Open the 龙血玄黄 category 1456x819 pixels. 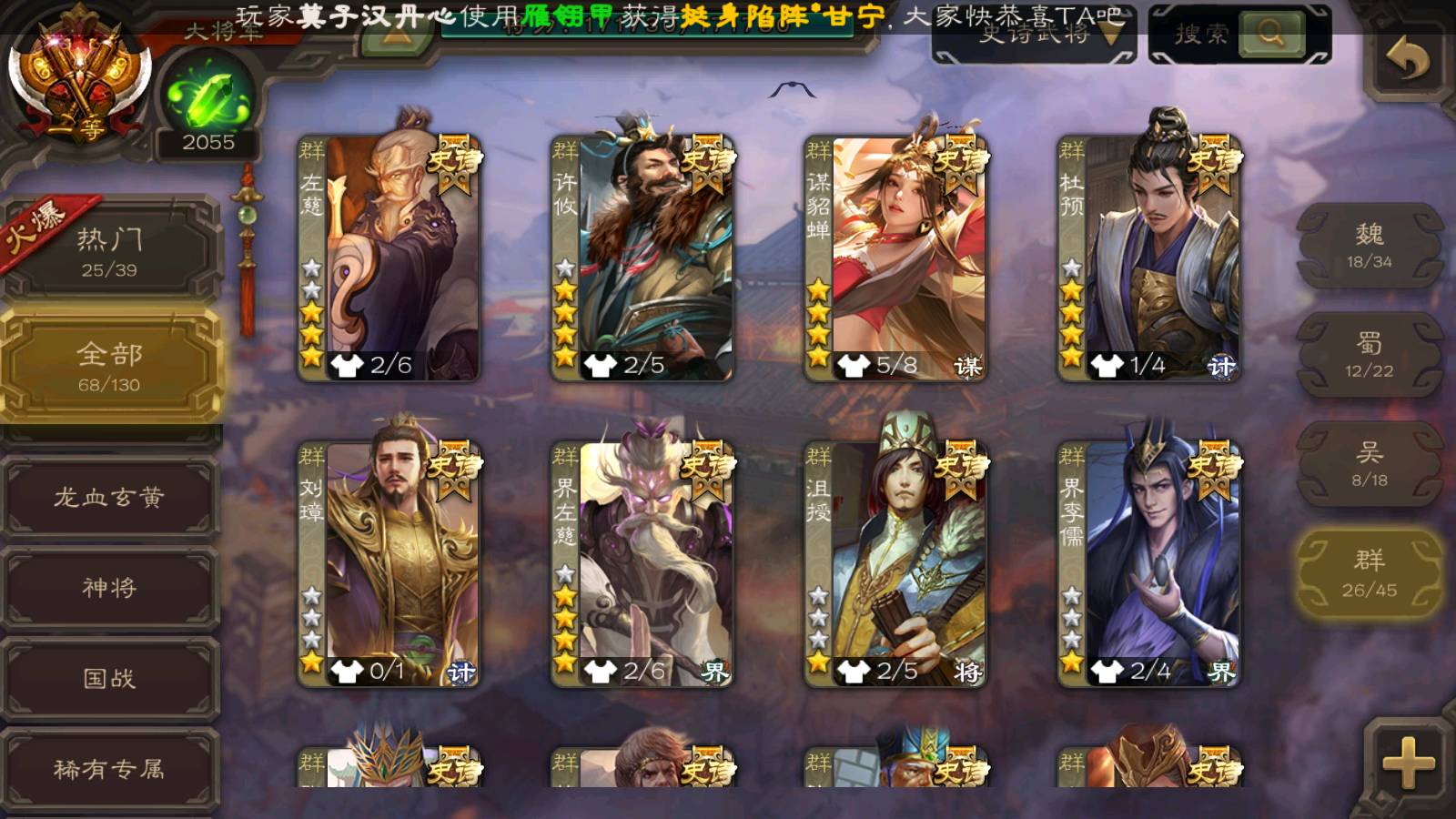(x=109, y=497)
